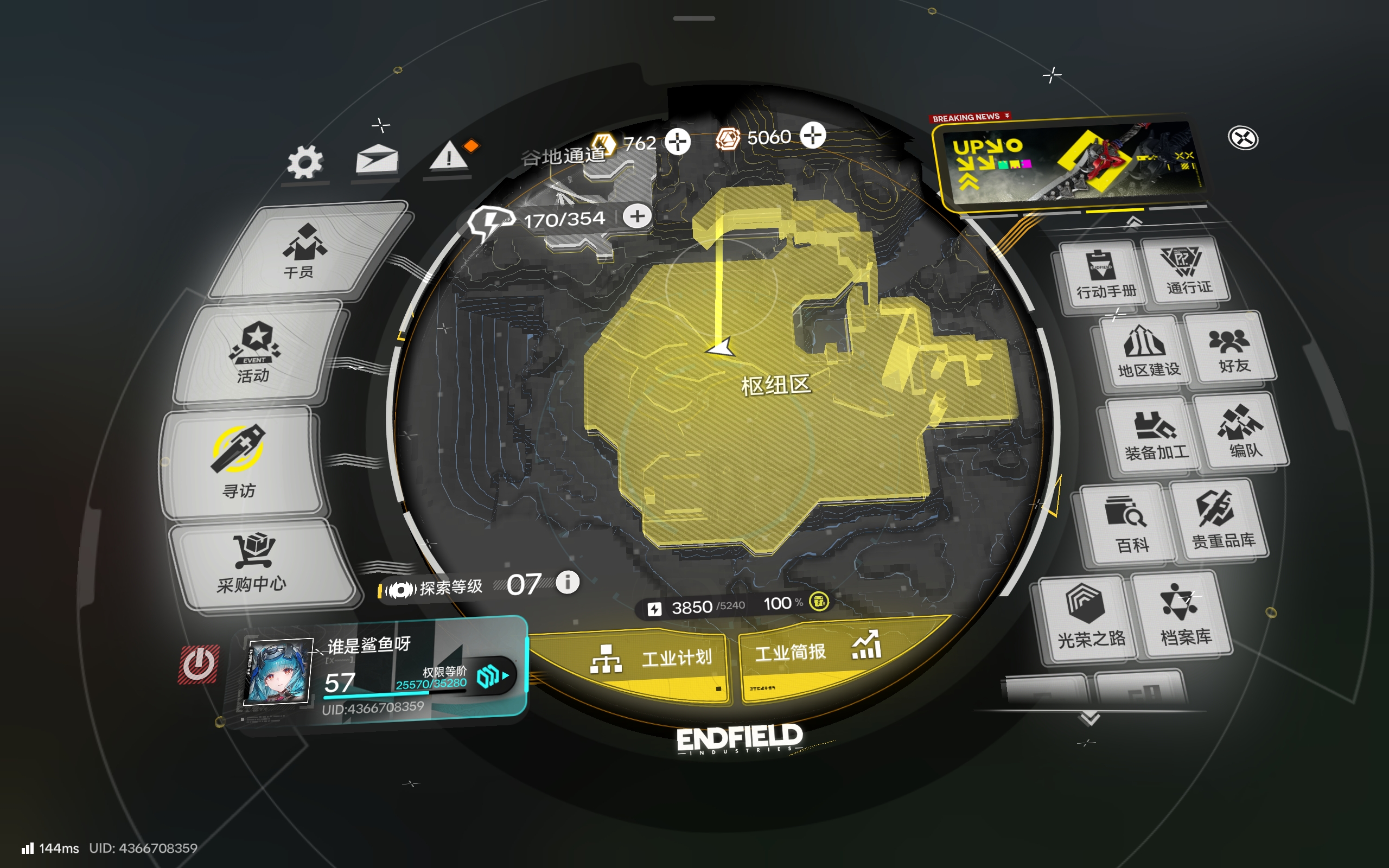Viewport: 1389px width, 868px height.
Task: Open the 谁是鲨鱼呀 player profile card
Action: pyautogui.click(x=379, y=672)
